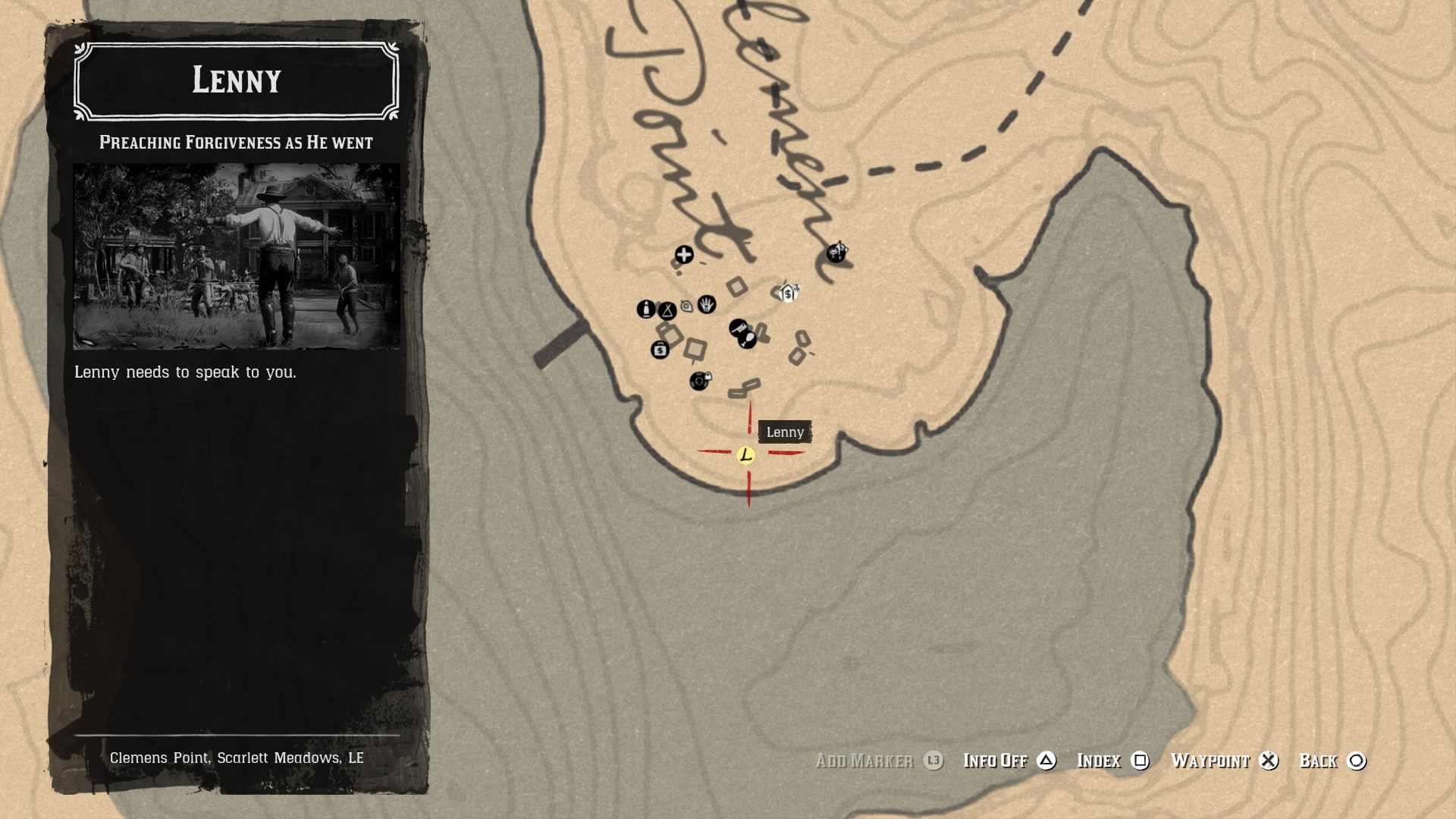Select the ammunition supply icon

[647, 309]
